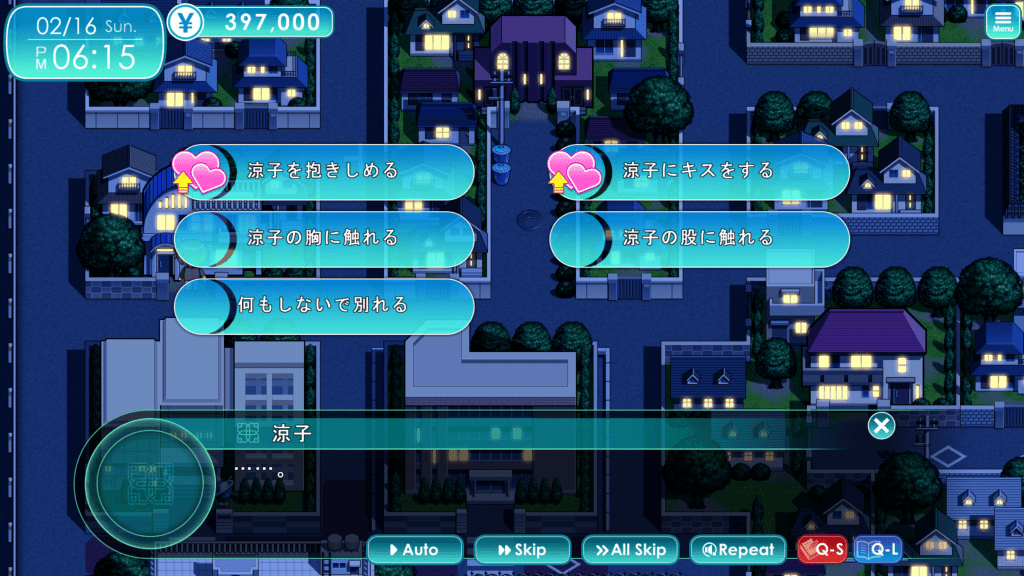
Task: Select the 涼子にキスをする choice
Action: (699, 171)
